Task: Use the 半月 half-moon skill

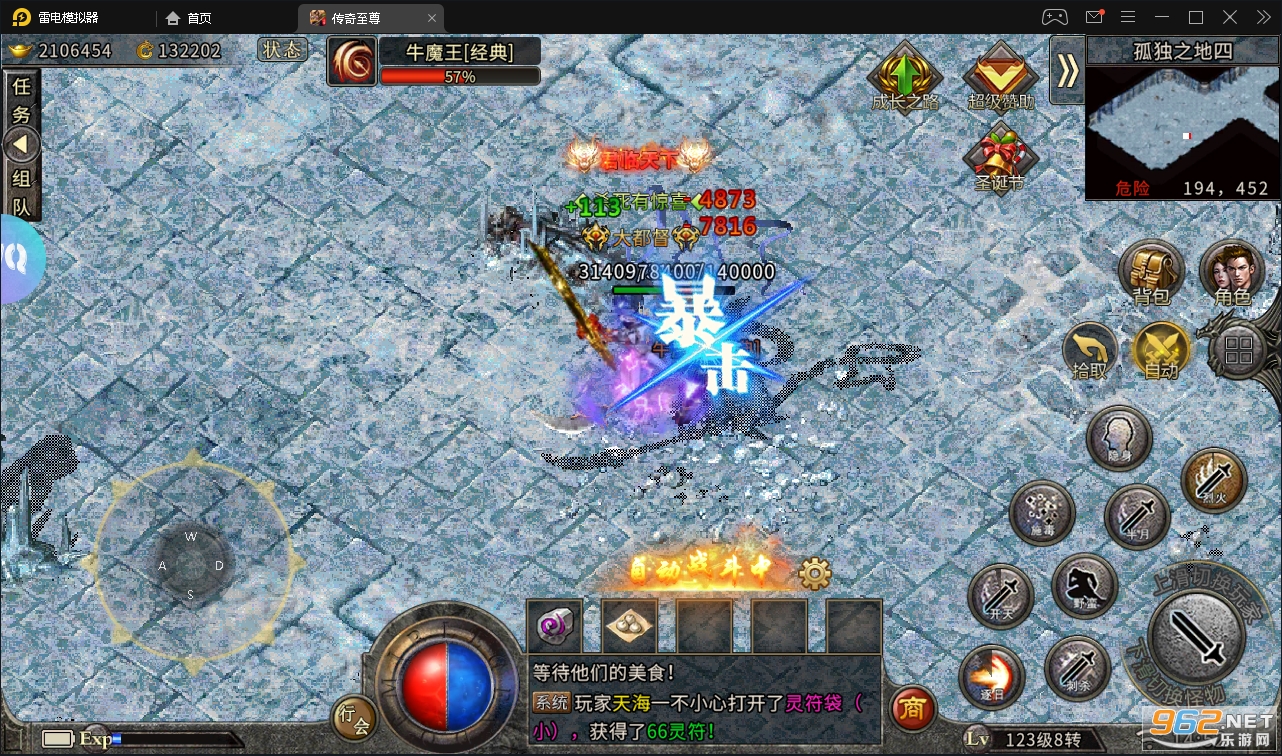Action: (x=1137, y=517)
